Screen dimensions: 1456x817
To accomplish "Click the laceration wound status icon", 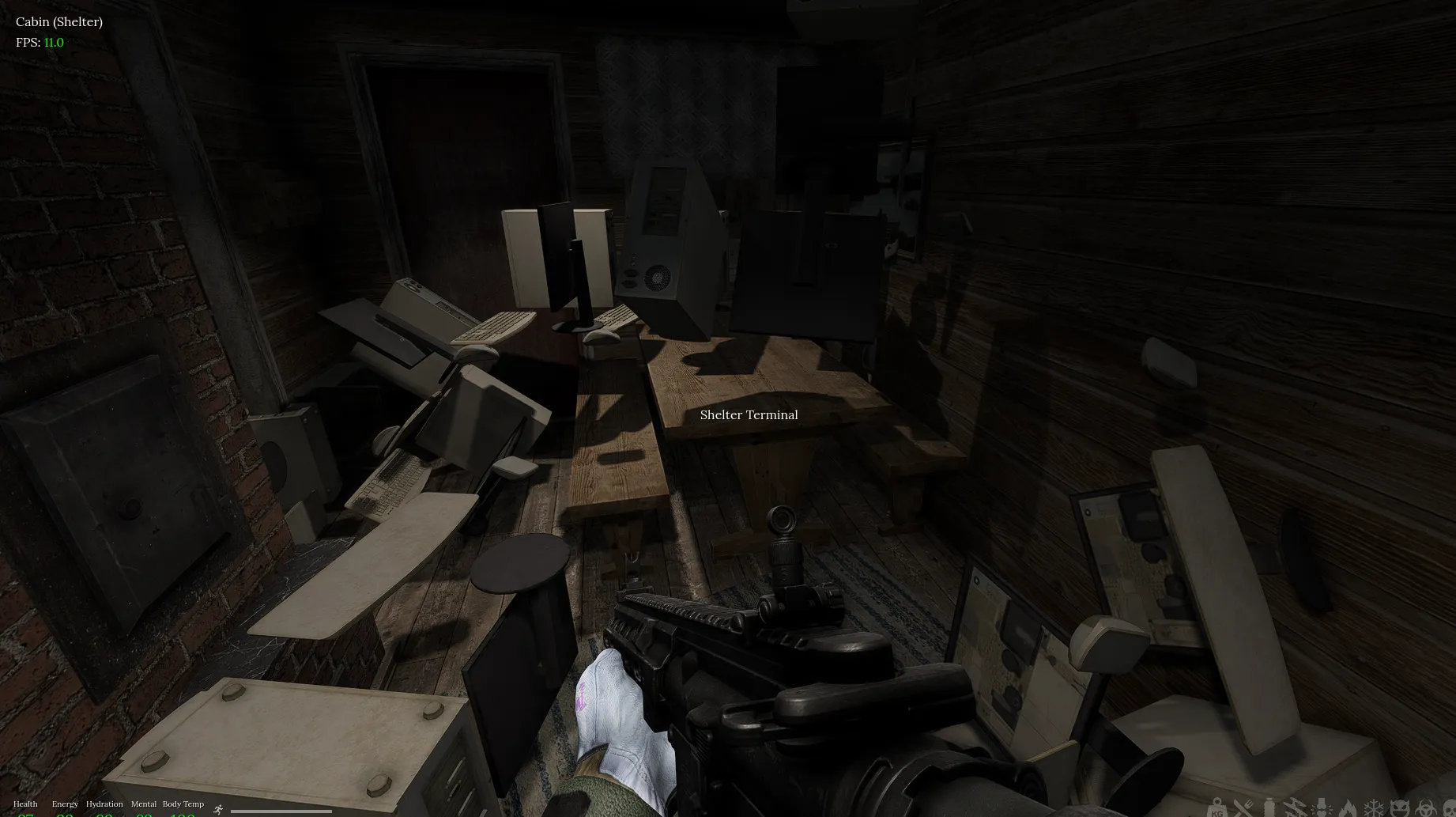I will [x=1295, y=808].
